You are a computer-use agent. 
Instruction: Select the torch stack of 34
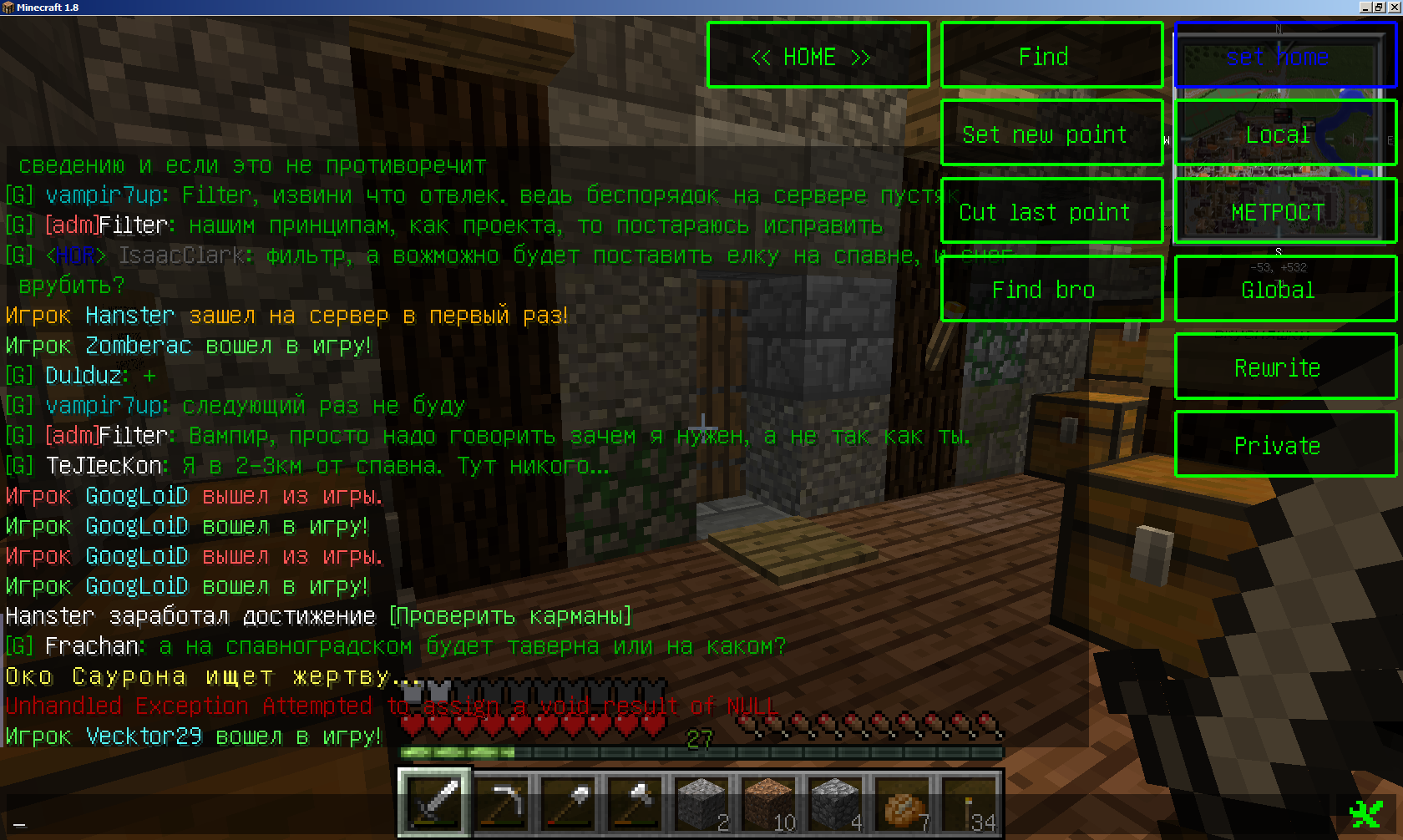[x=970, y=803]
